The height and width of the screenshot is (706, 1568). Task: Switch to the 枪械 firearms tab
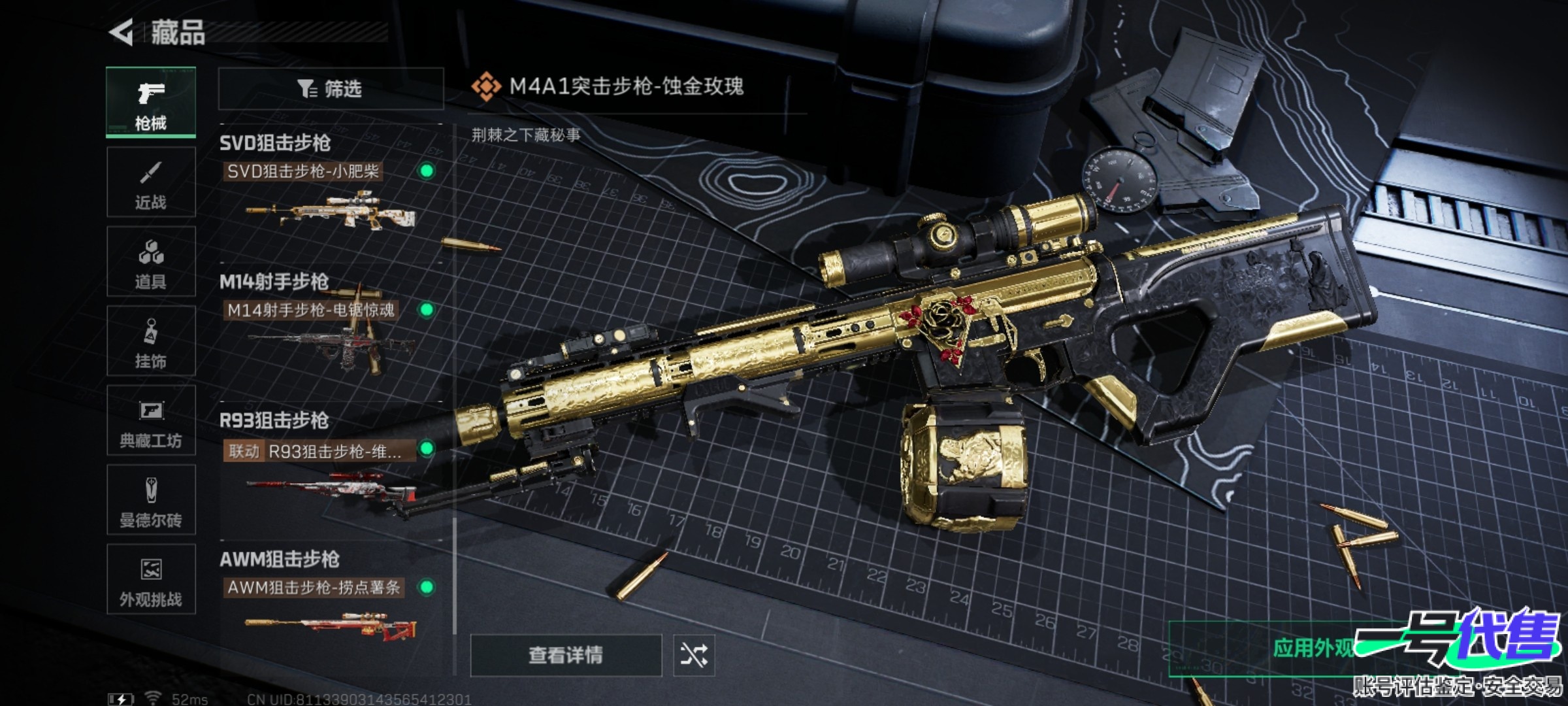151,102
